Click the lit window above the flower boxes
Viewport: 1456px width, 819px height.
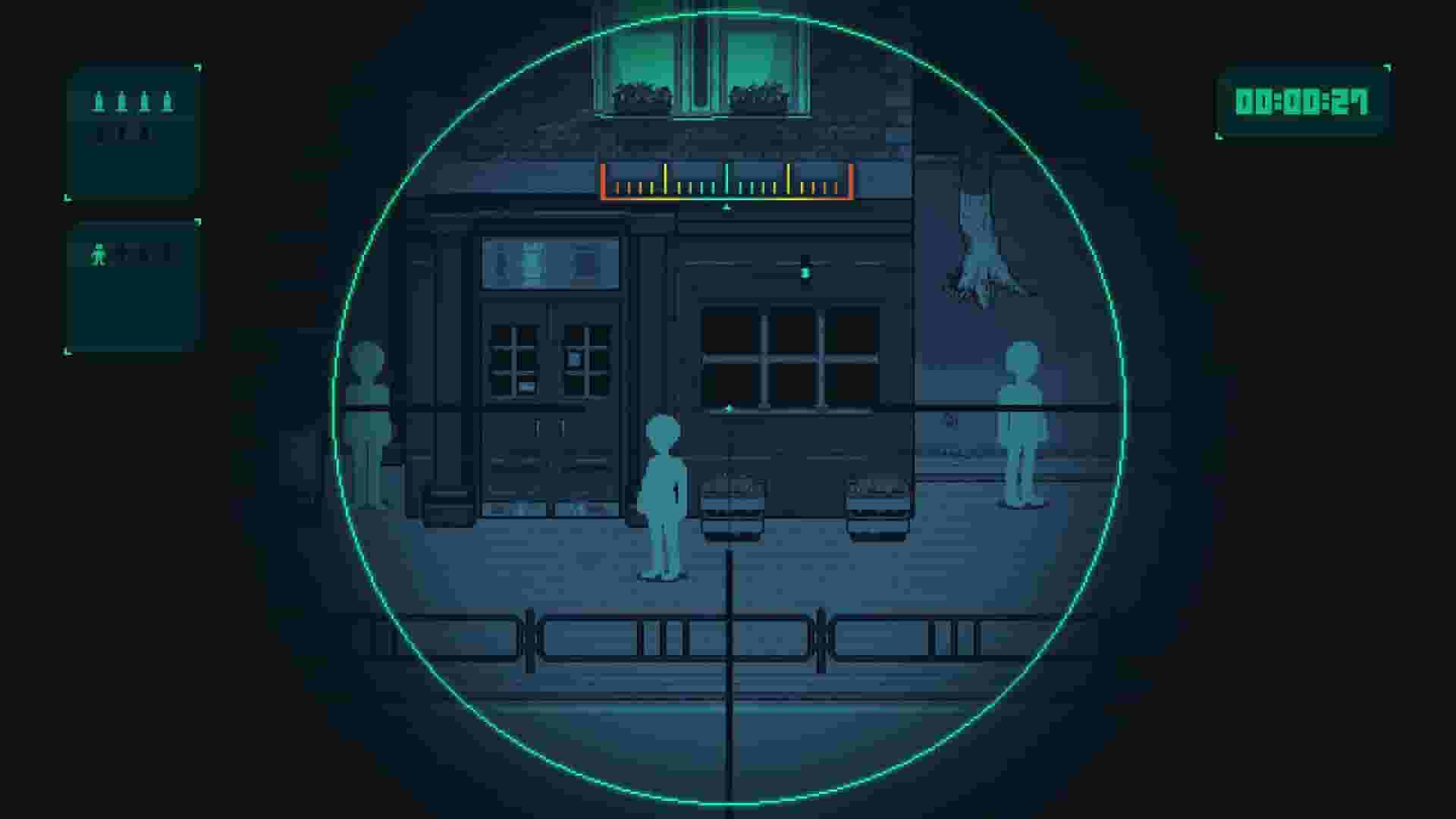[x=698, y=45]
